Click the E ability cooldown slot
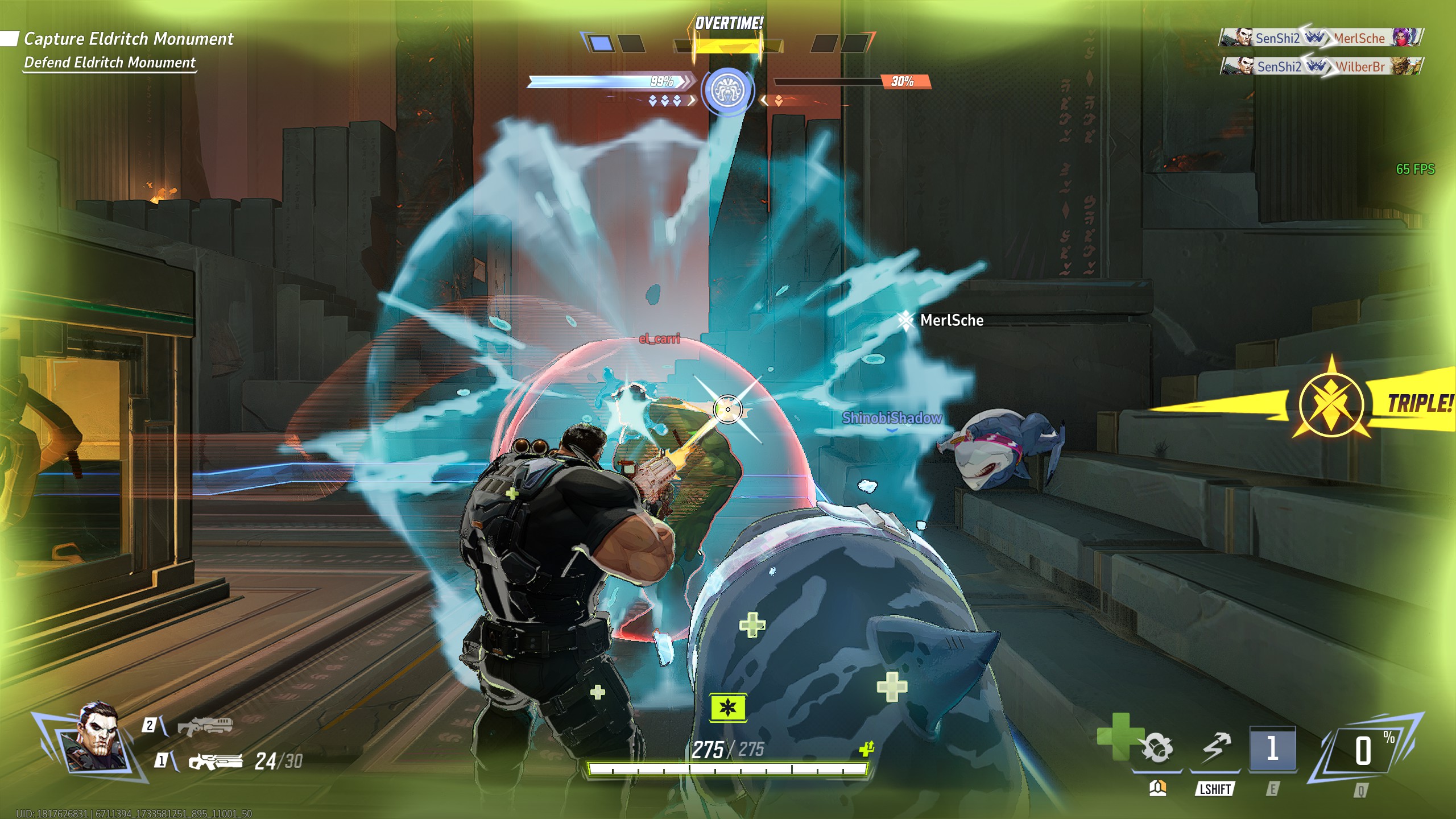Image resolution: width=1456 pixels, height=819 pixels. point(1272,748)
